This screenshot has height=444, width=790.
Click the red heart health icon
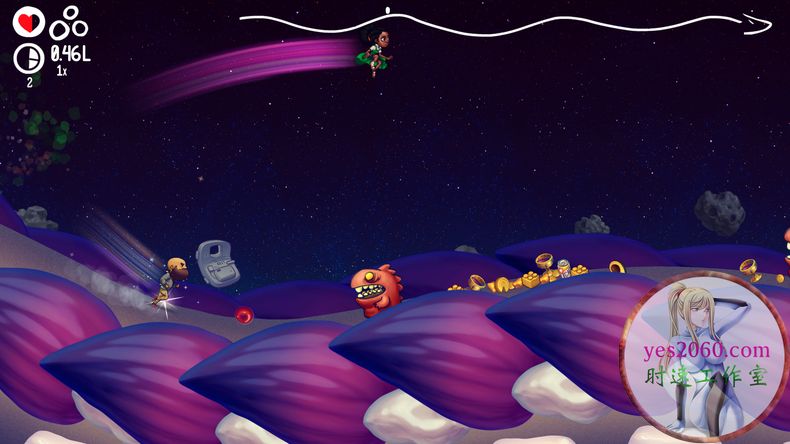(28, 23)
